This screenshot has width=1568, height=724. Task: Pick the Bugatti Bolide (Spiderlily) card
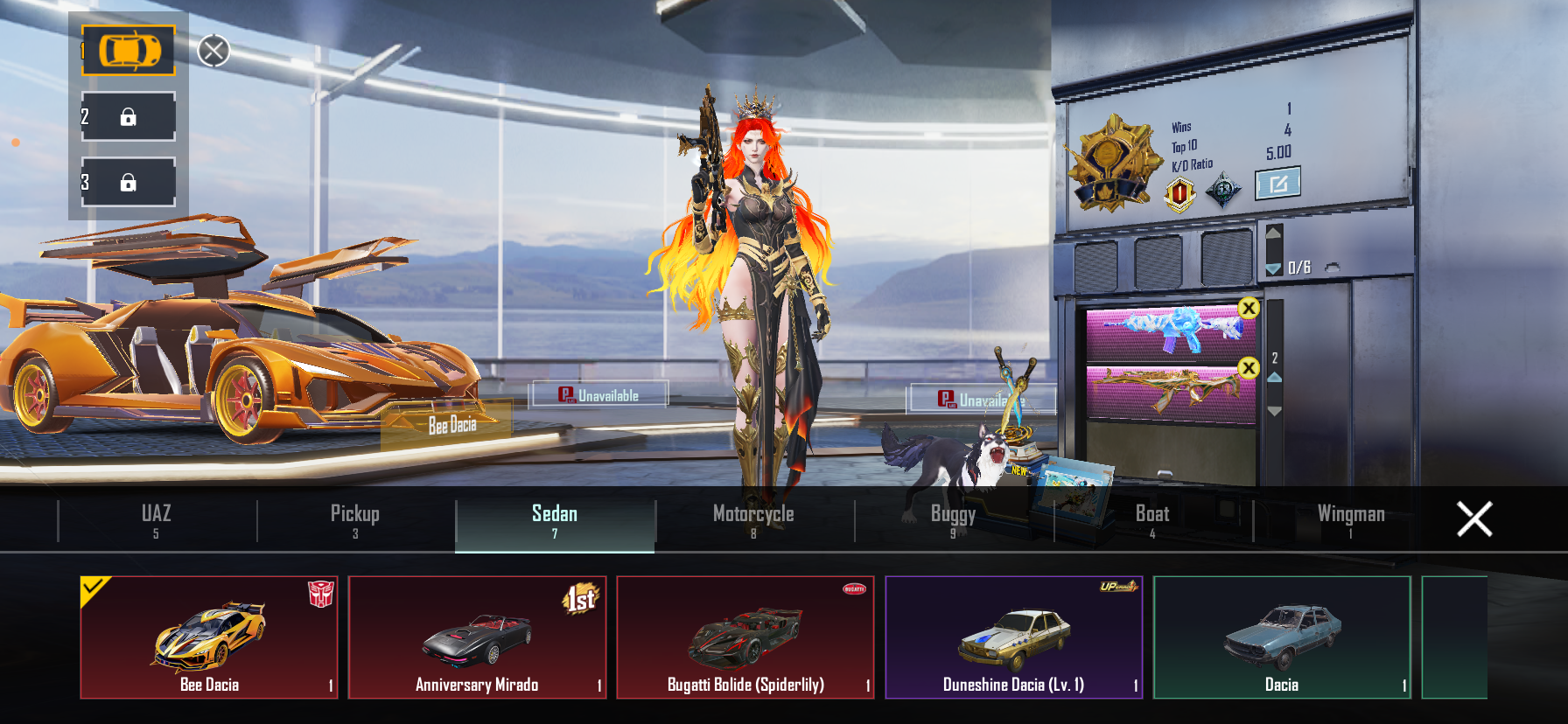[x=745, y=637]
